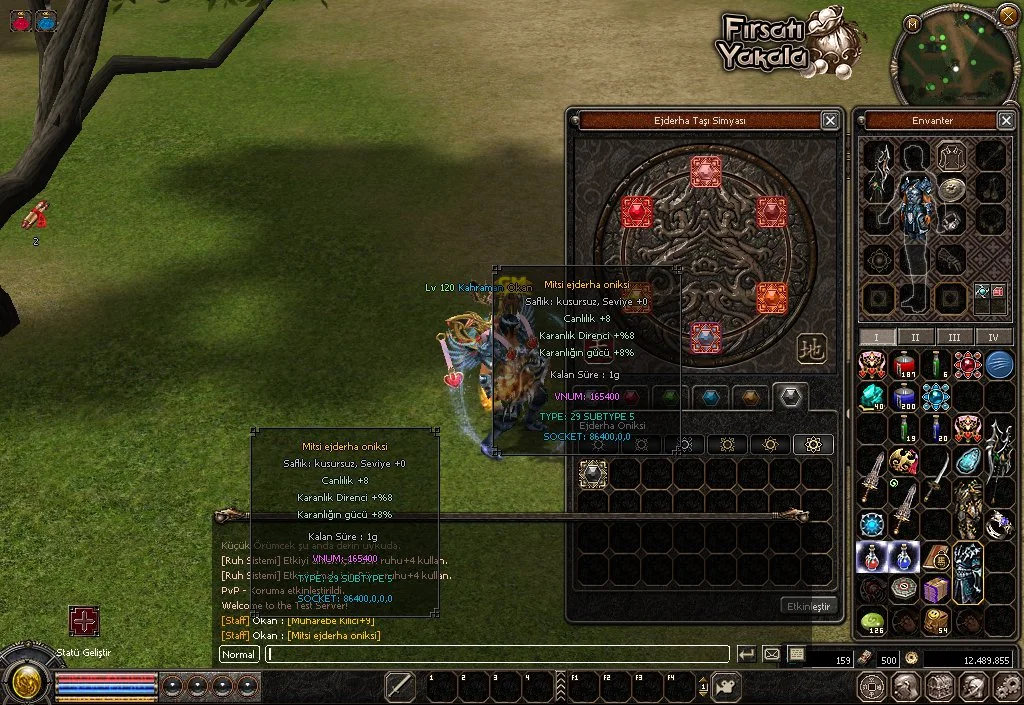
Task: Select the onyx dragon stone in grid
Action: 593,474
